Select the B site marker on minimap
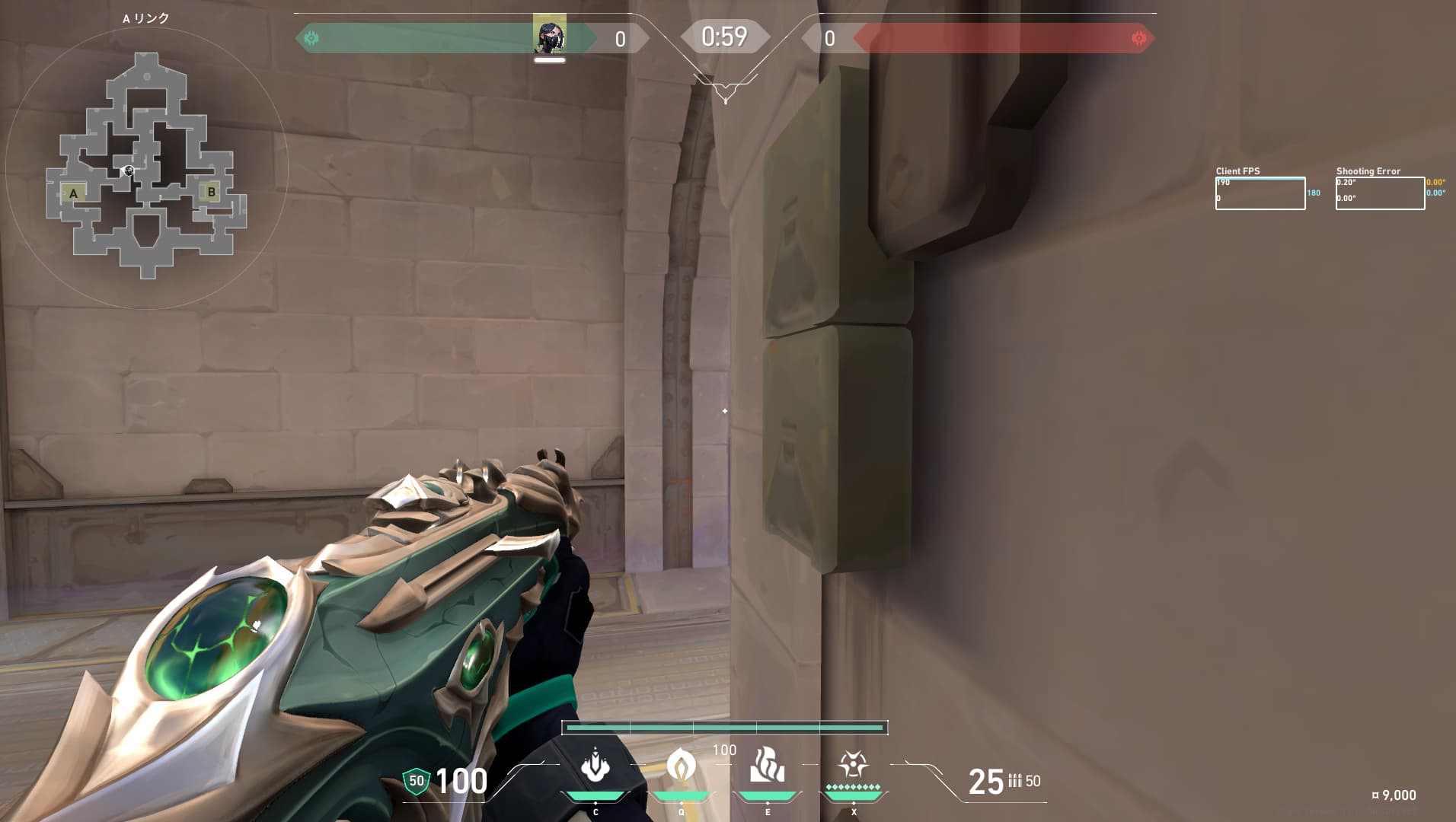Image resolution: width=1456 pixels, height=822 pixels. (x=212, y=192)
